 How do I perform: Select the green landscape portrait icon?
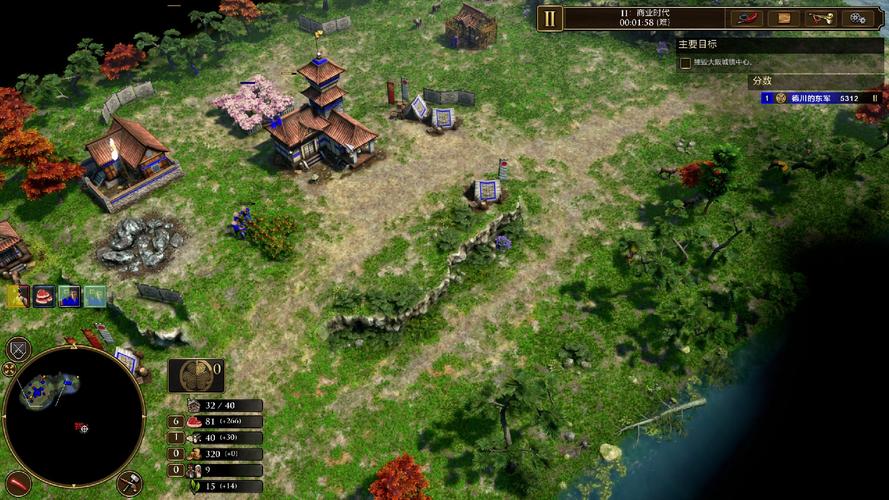95,296
